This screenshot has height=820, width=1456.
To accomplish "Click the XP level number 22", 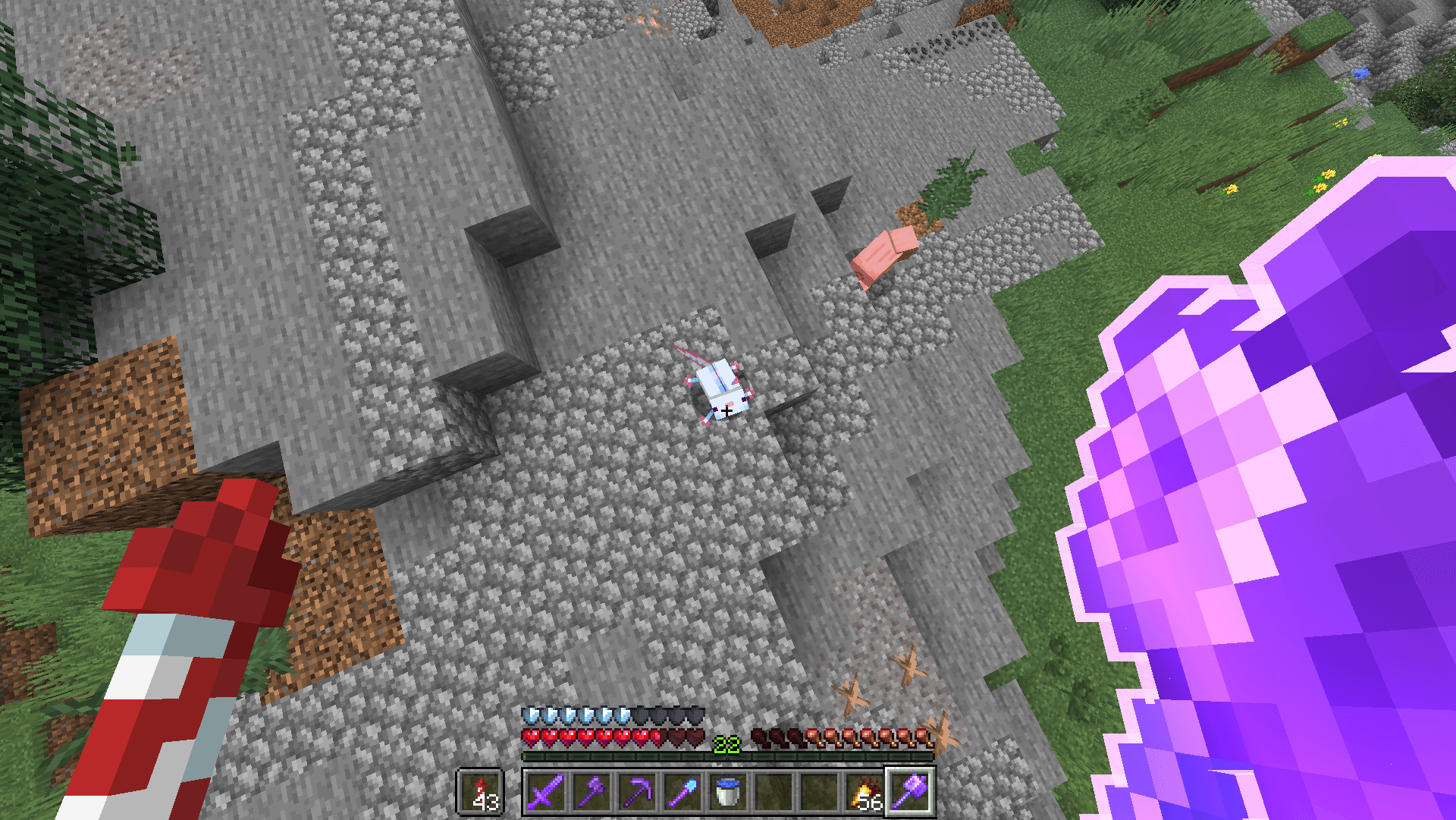I will pyautogui.click(x=726, y=743).
